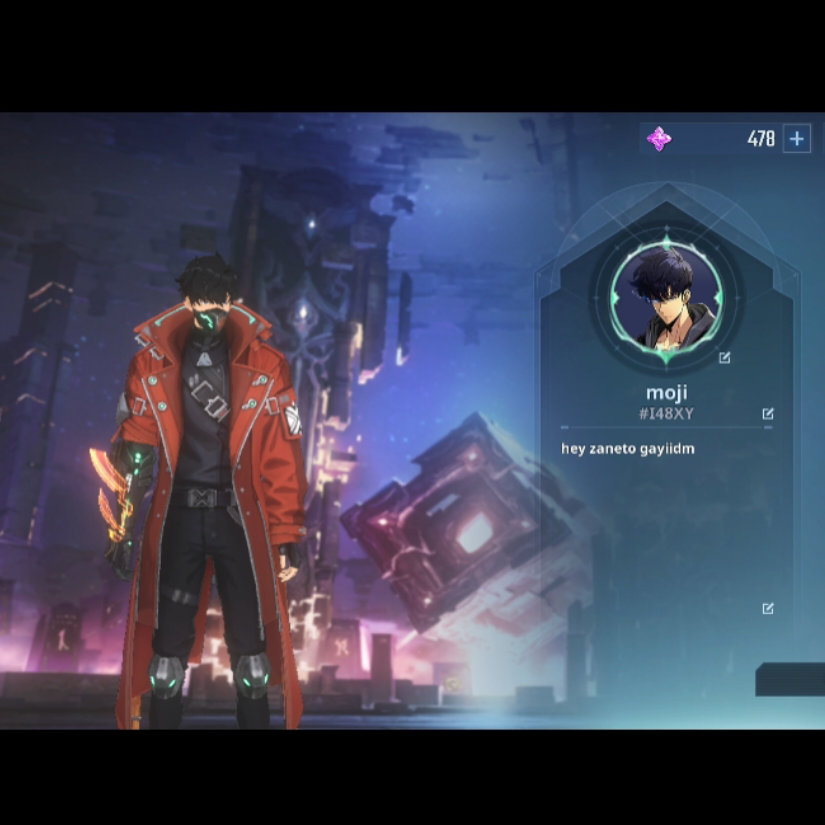The image size is (825, 825).
Task: Add more purple currency with the plus button
Action: click(x=797, y=139)
